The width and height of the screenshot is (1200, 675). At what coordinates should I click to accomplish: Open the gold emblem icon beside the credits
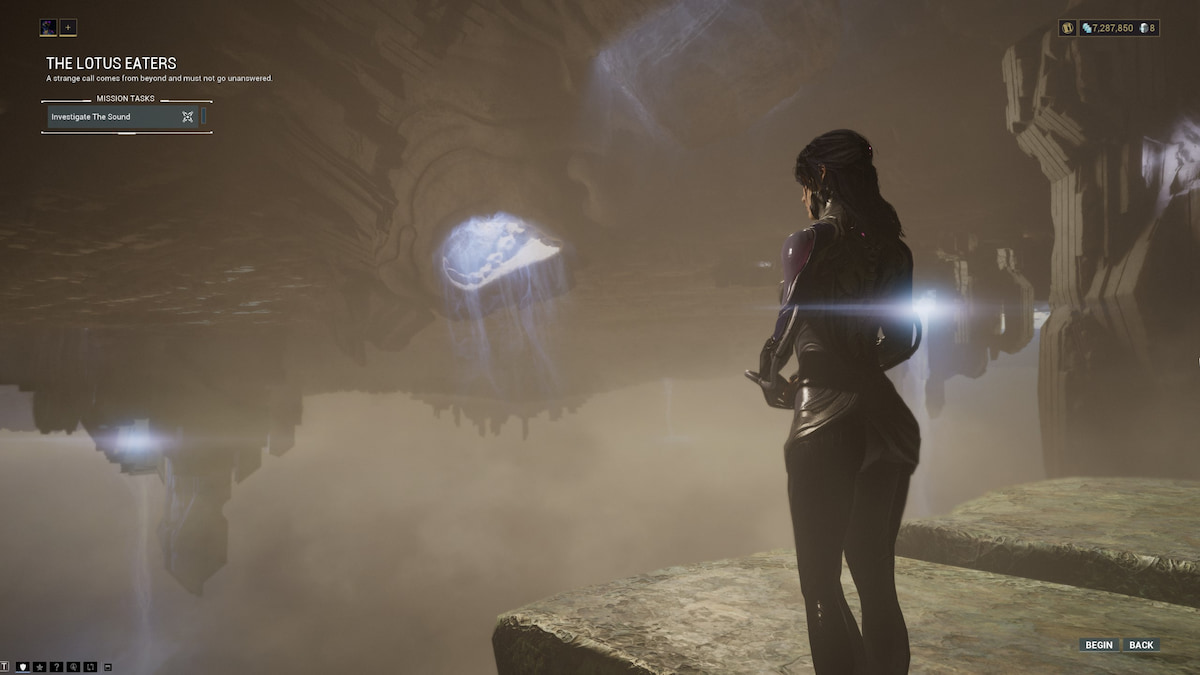(1067, 28)
